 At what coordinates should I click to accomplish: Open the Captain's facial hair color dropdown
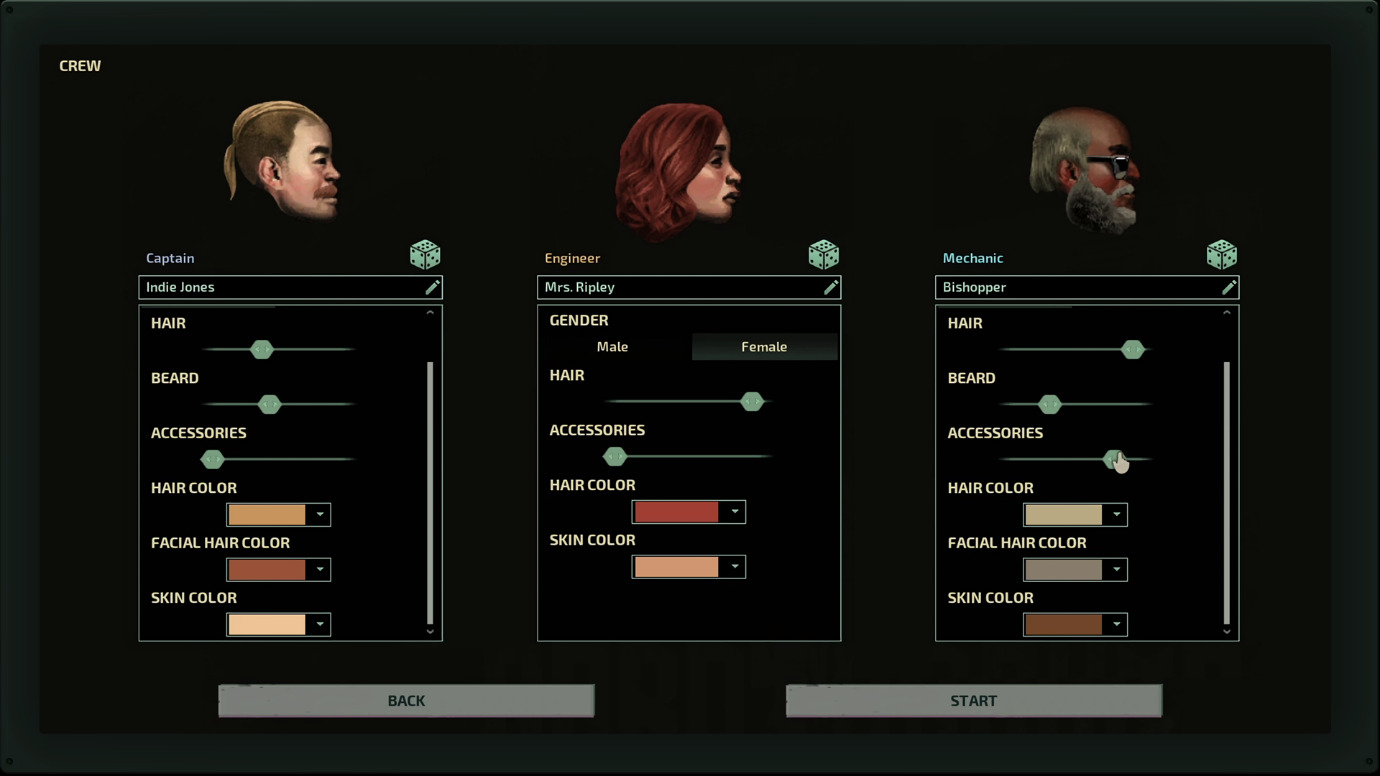coord(278,570)
